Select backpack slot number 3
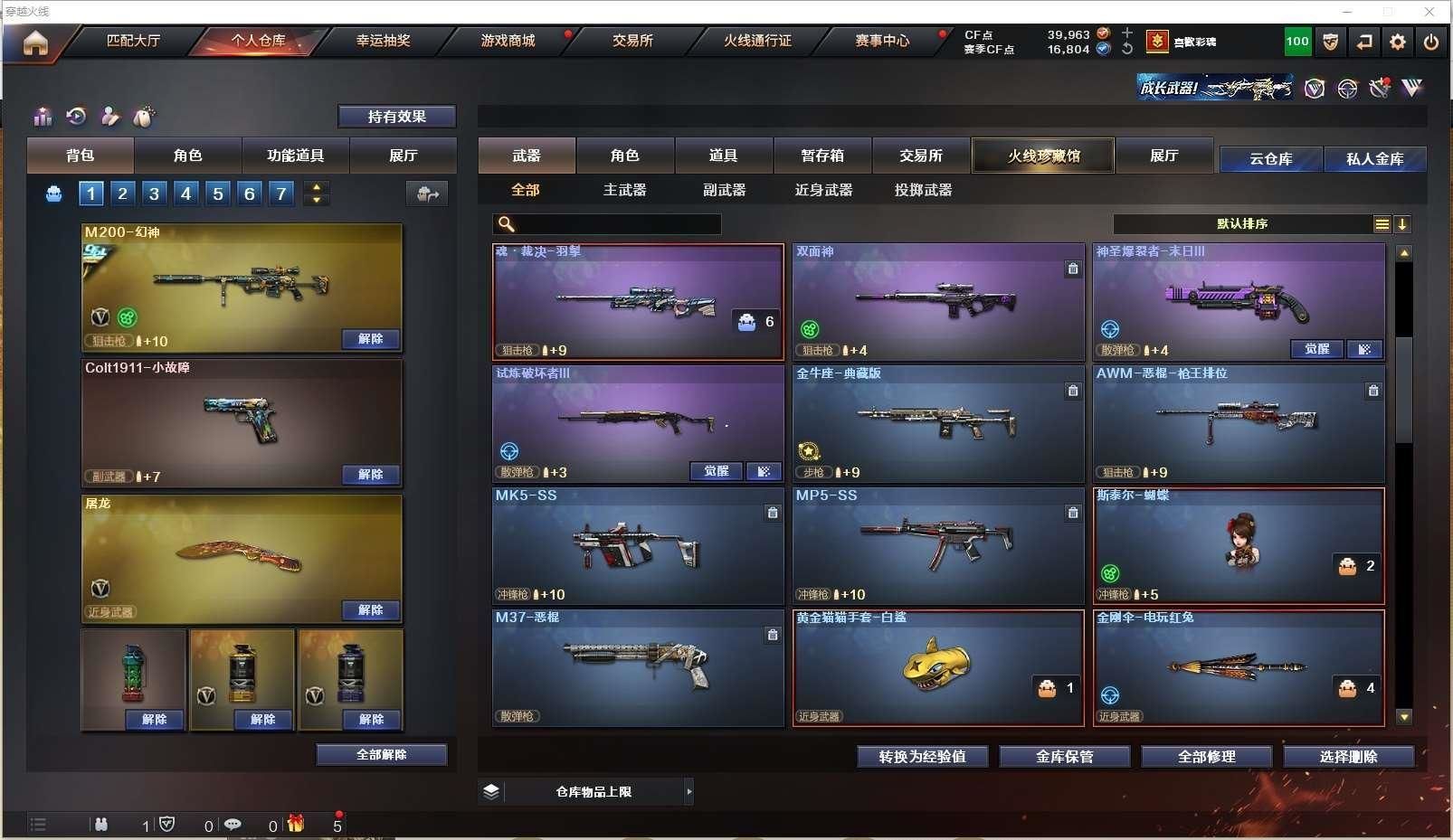Image resolution: width=1453 pixels, height=840 pixels. [155, 193]
